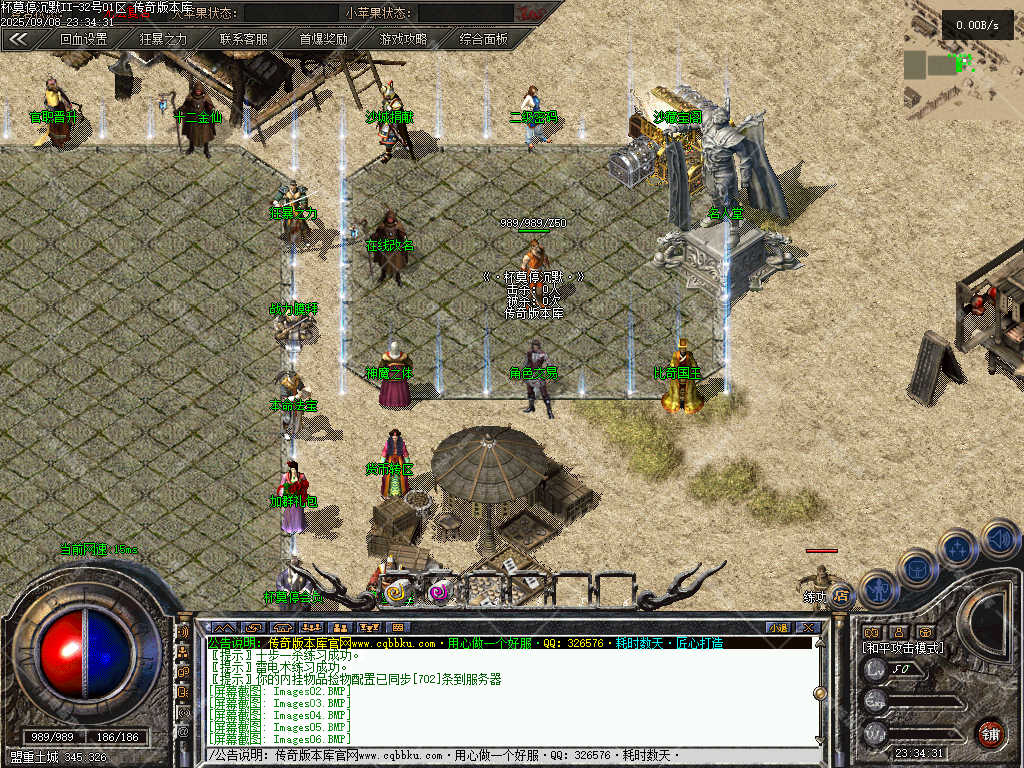This screenshot has width=1024, height=768.
Task: Open the 店 shop button
Action: (841, 596)
